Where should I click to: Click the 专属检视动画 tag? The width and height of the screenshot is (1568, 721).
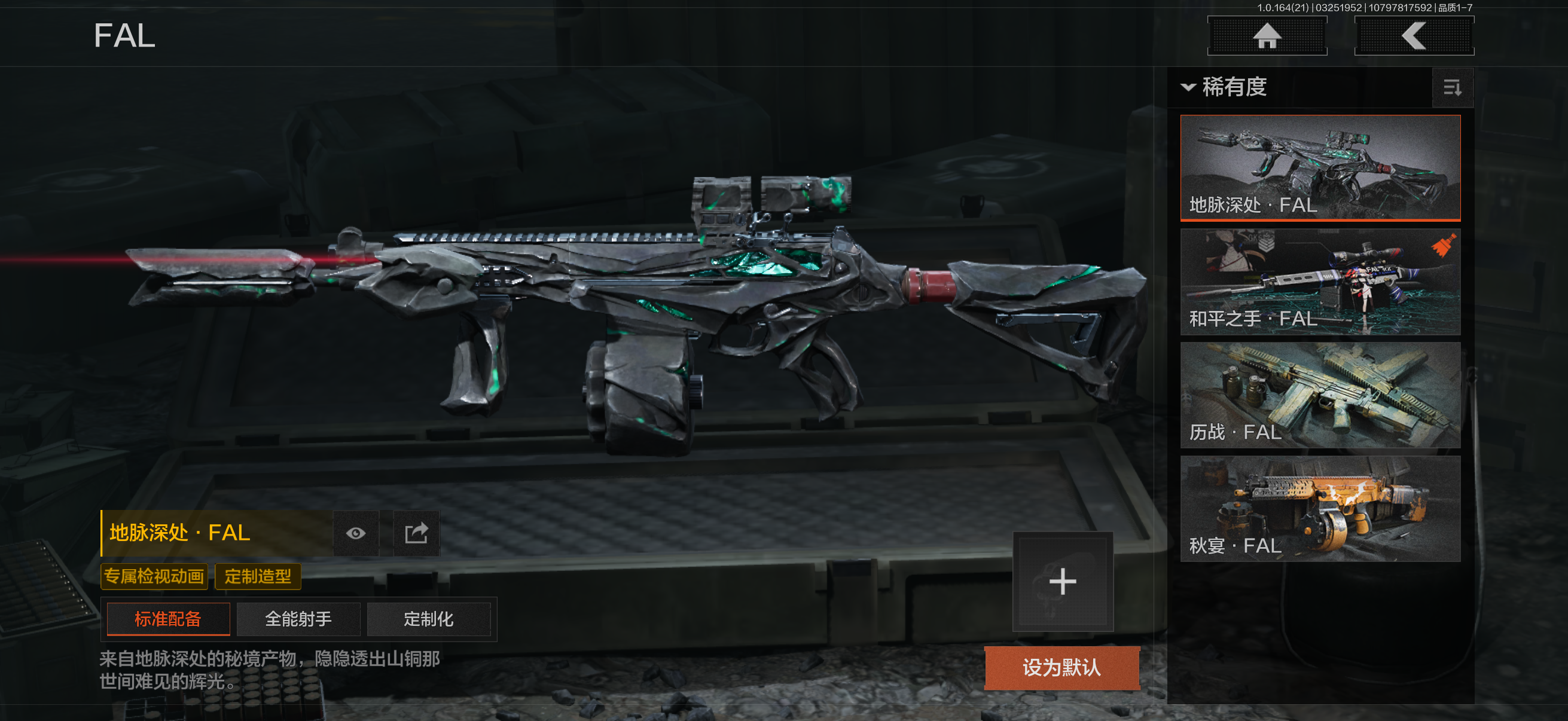[x=154, y=576]
